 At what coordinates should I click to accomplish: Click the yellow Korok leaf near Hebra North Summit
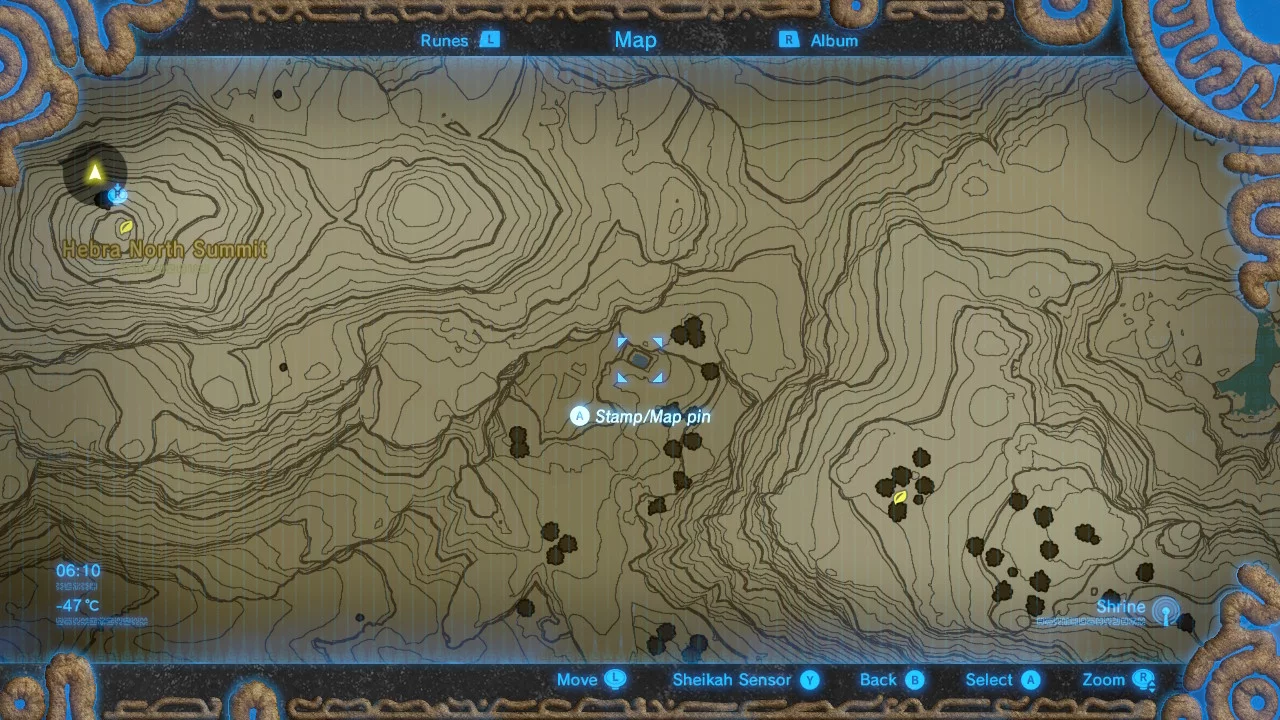pyautogui.click(x=125, y=229)
